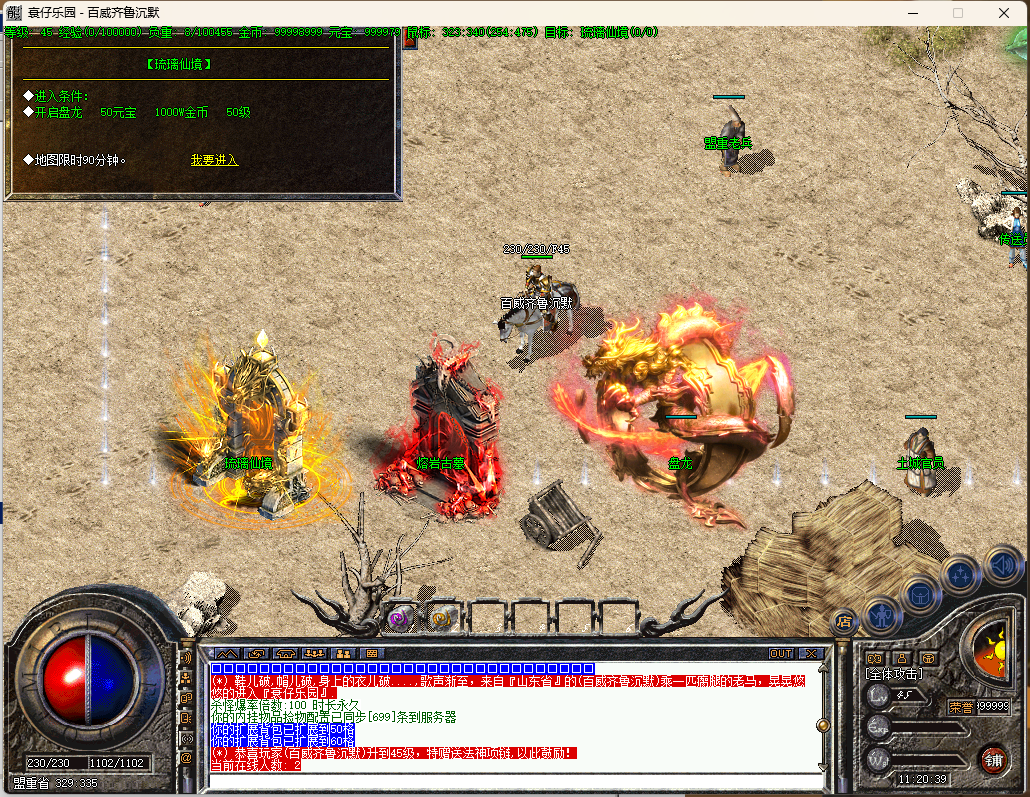Toggle the speaker sound round button
Image resolution: width=1030 pixels, height=797 pixels.
coord(1003,565)
